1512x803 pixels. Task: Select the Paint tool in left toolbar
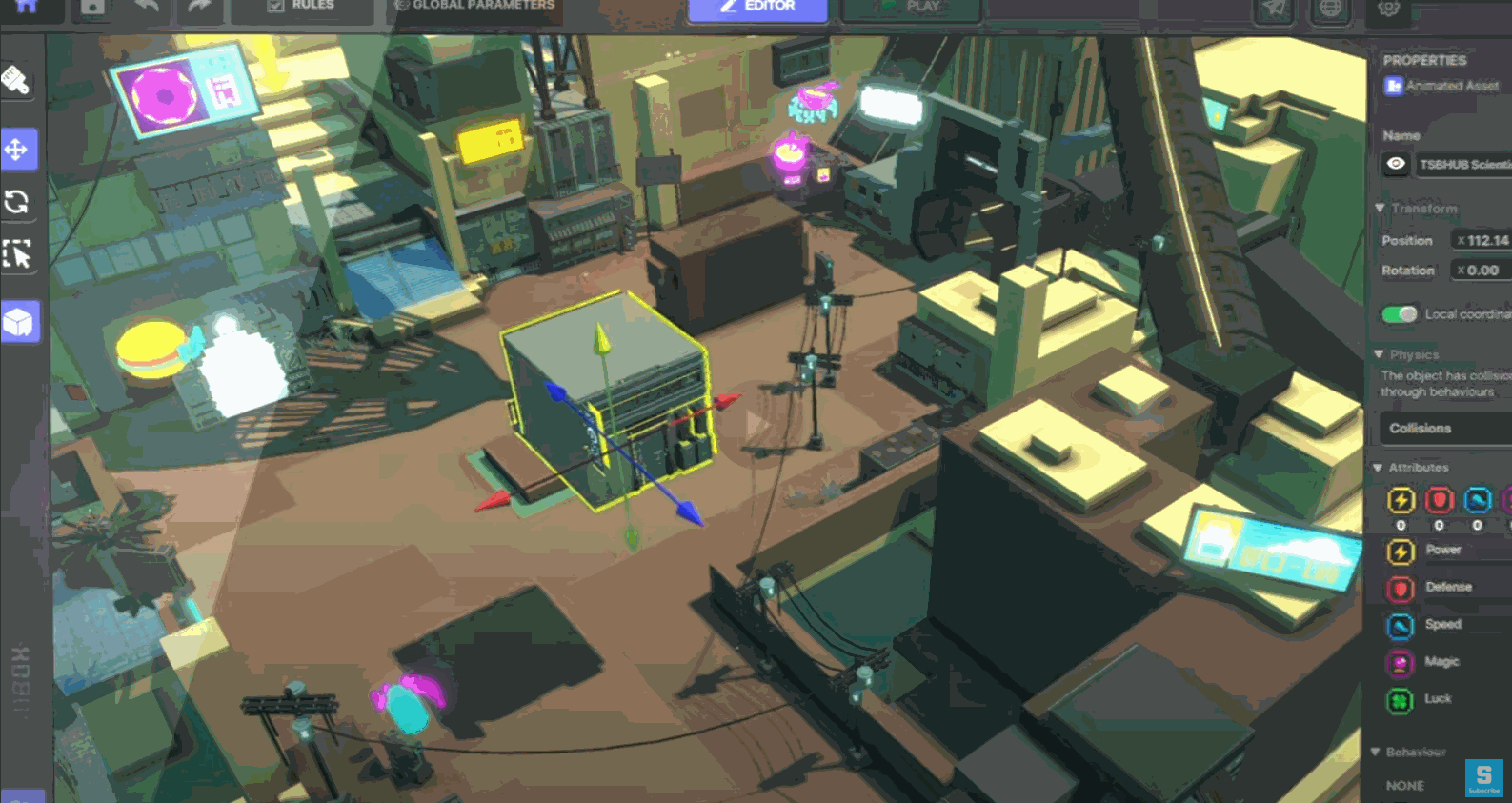point(19,82)
